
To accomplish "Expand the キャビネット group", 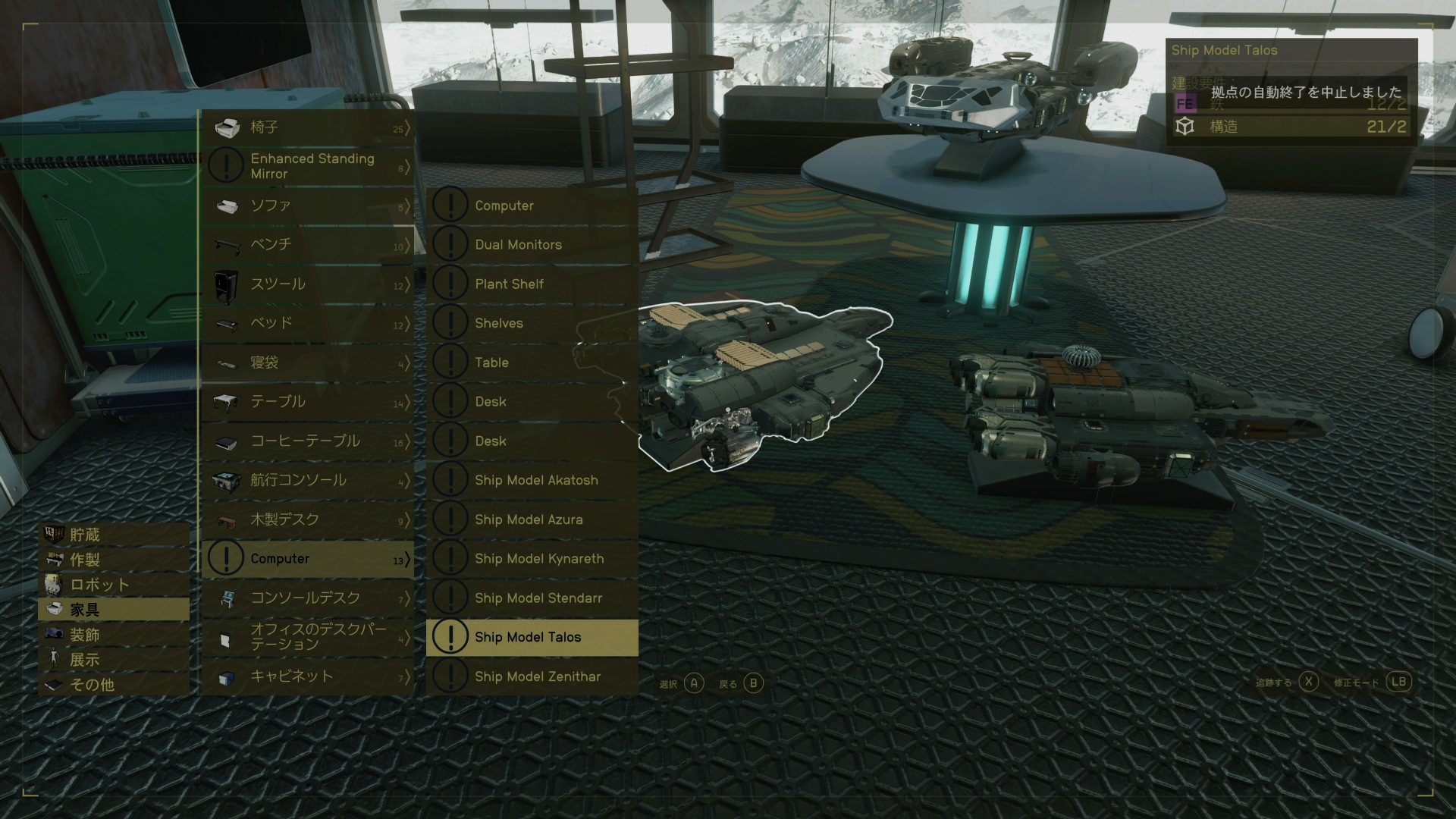I will [307, 676].
